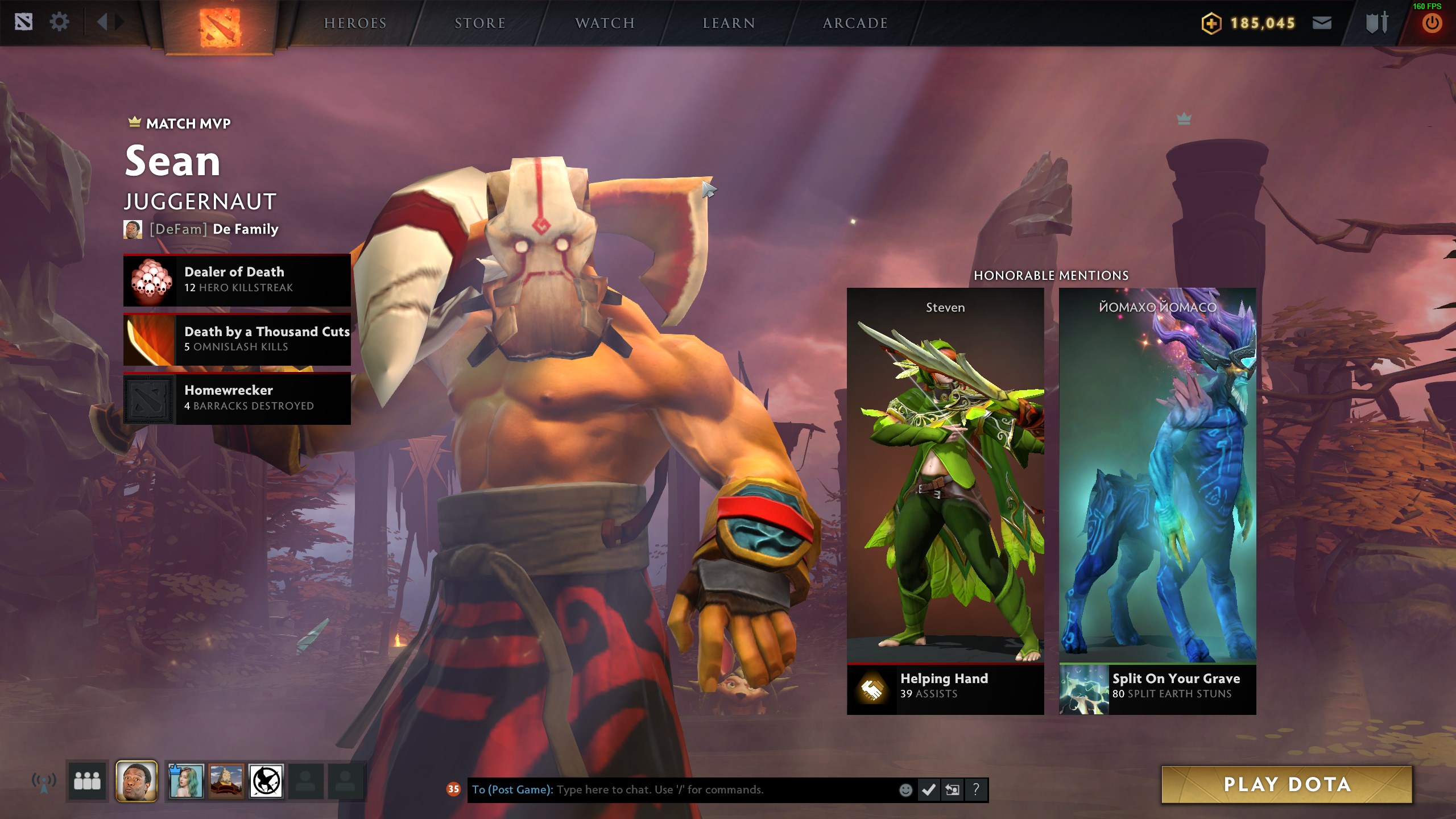This screenshot has width=1456, height=819.
Task: Click the Play Dota button
Action: tap(1287, 784)
